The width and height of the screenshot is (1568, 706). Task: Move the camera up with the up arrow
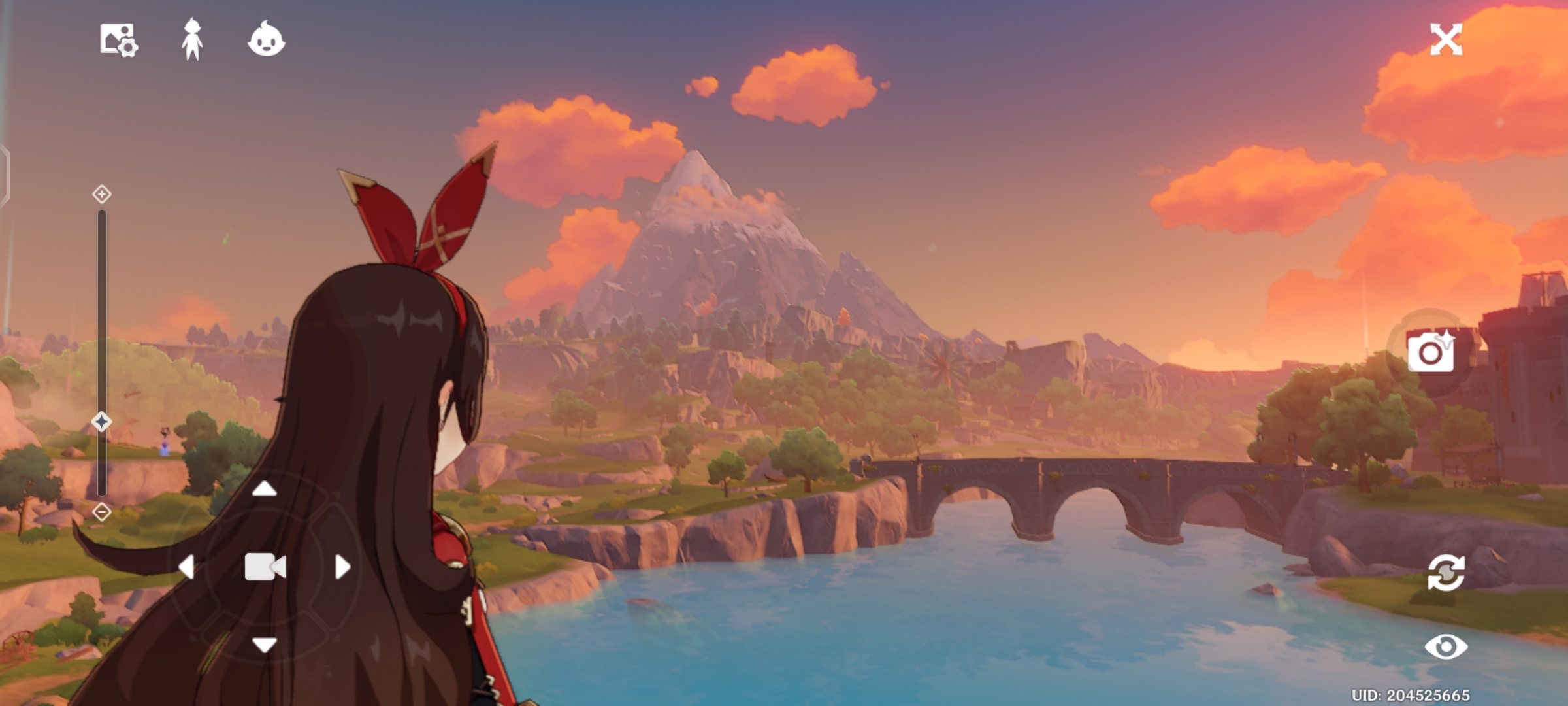coord(265,488)
